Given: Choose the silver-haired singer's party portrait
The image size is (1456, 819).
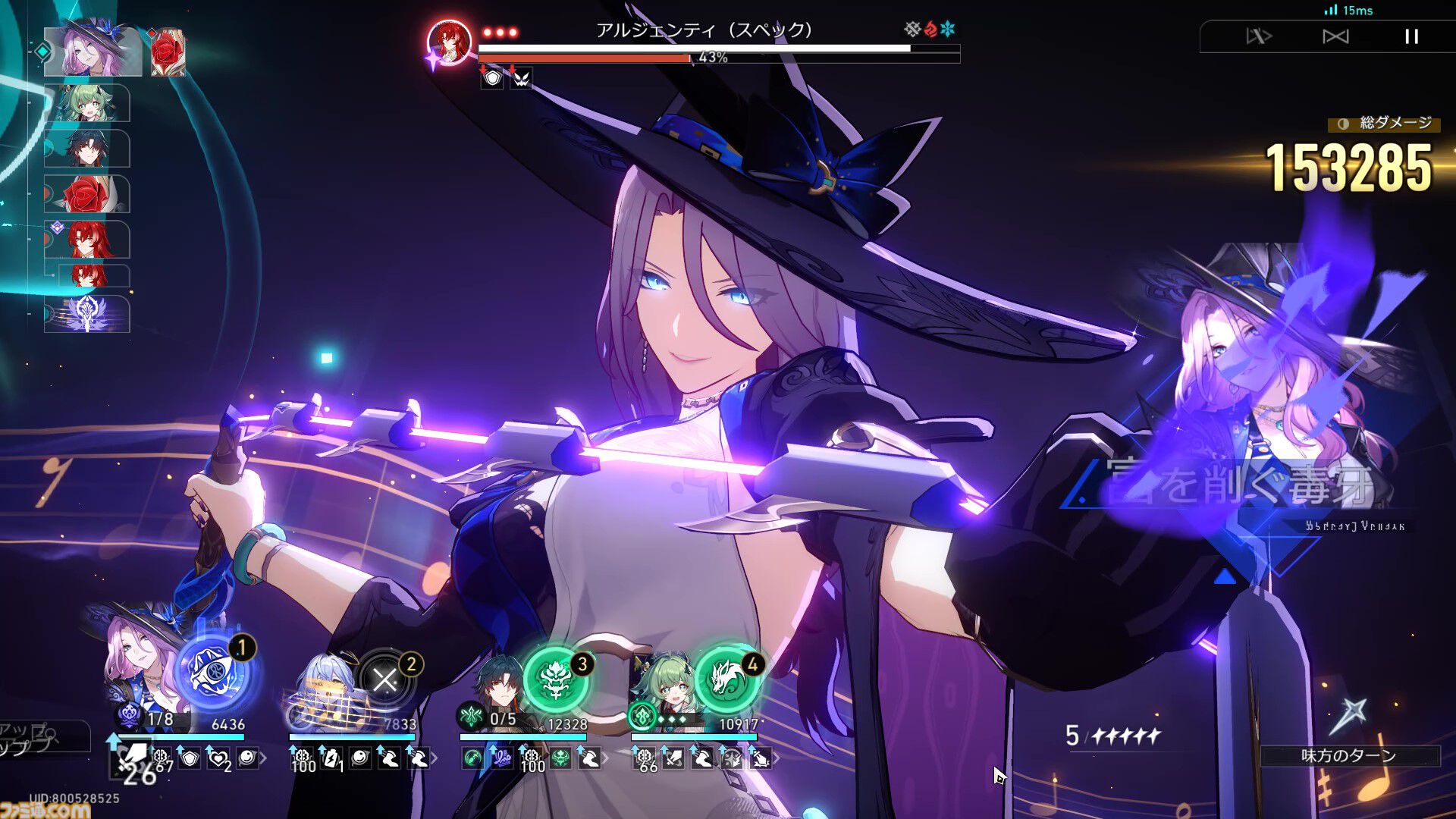Looking at the screenshot, I should (326, 686).
